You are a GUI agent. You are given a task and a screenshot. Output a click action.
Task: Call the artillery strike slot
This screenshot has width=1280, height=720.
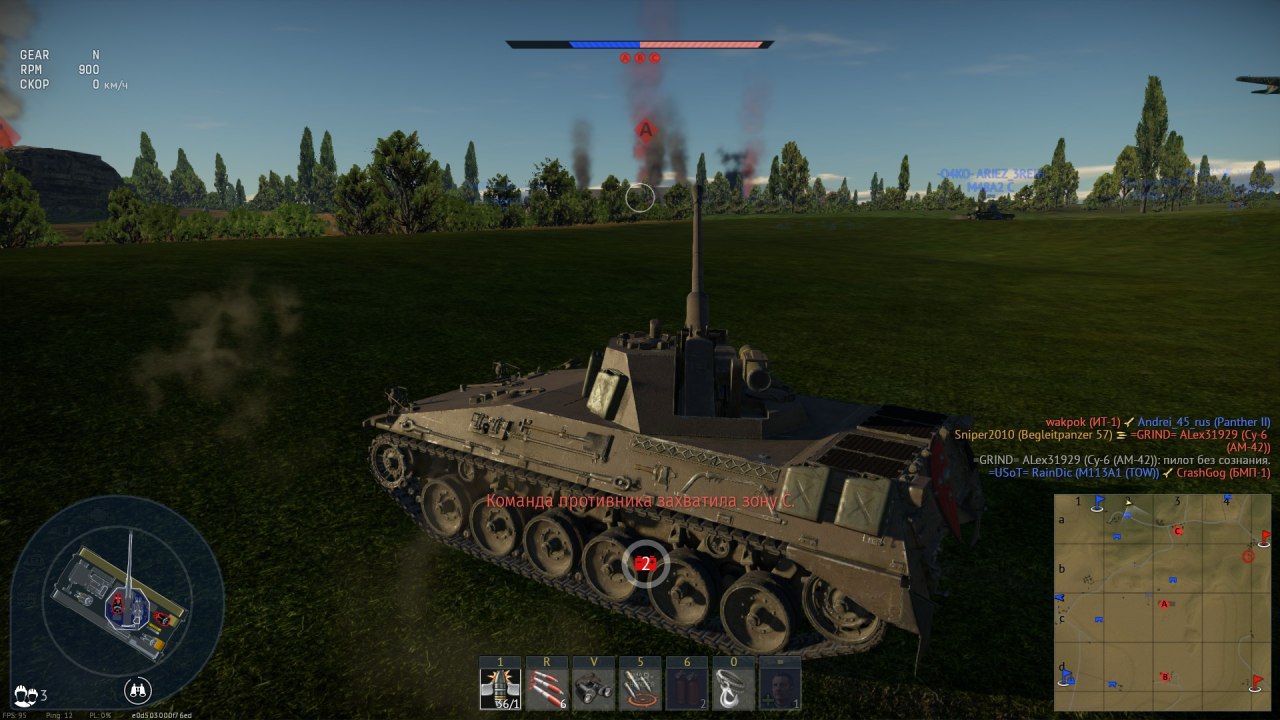[x=640, y=689]
